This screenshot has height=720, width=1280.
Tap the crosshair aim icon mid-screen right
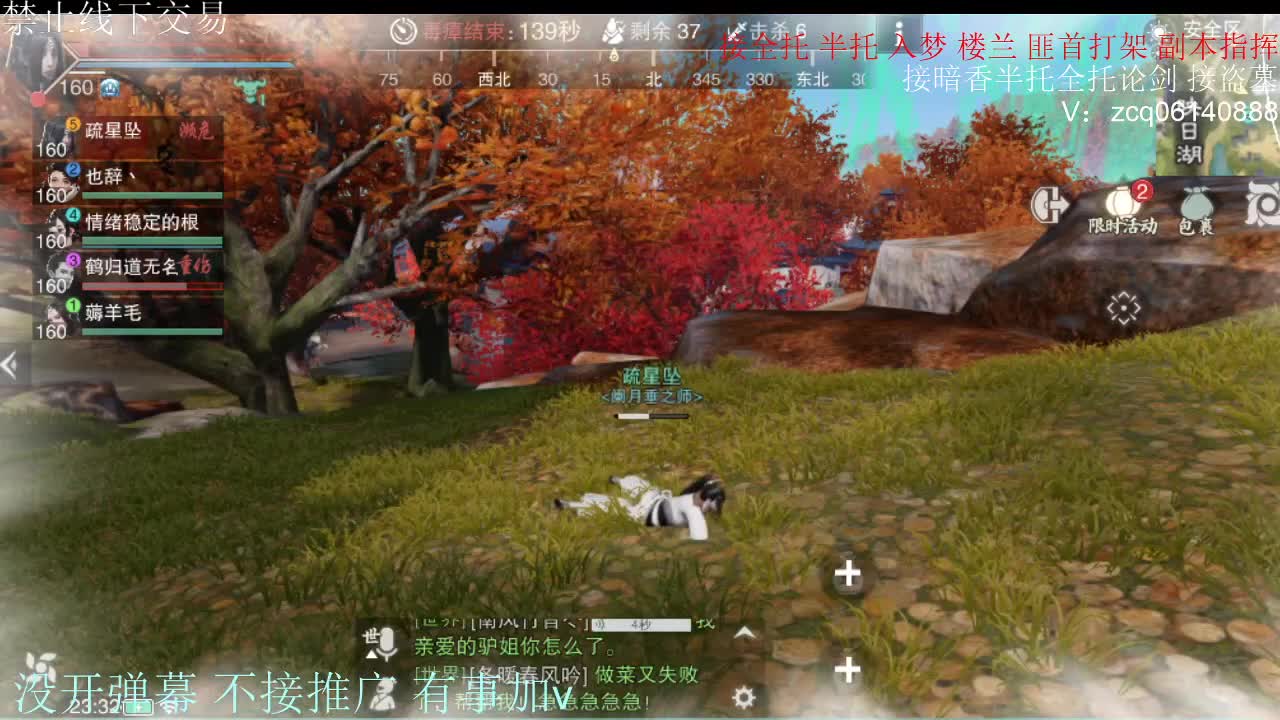(x=1122, y=310)
